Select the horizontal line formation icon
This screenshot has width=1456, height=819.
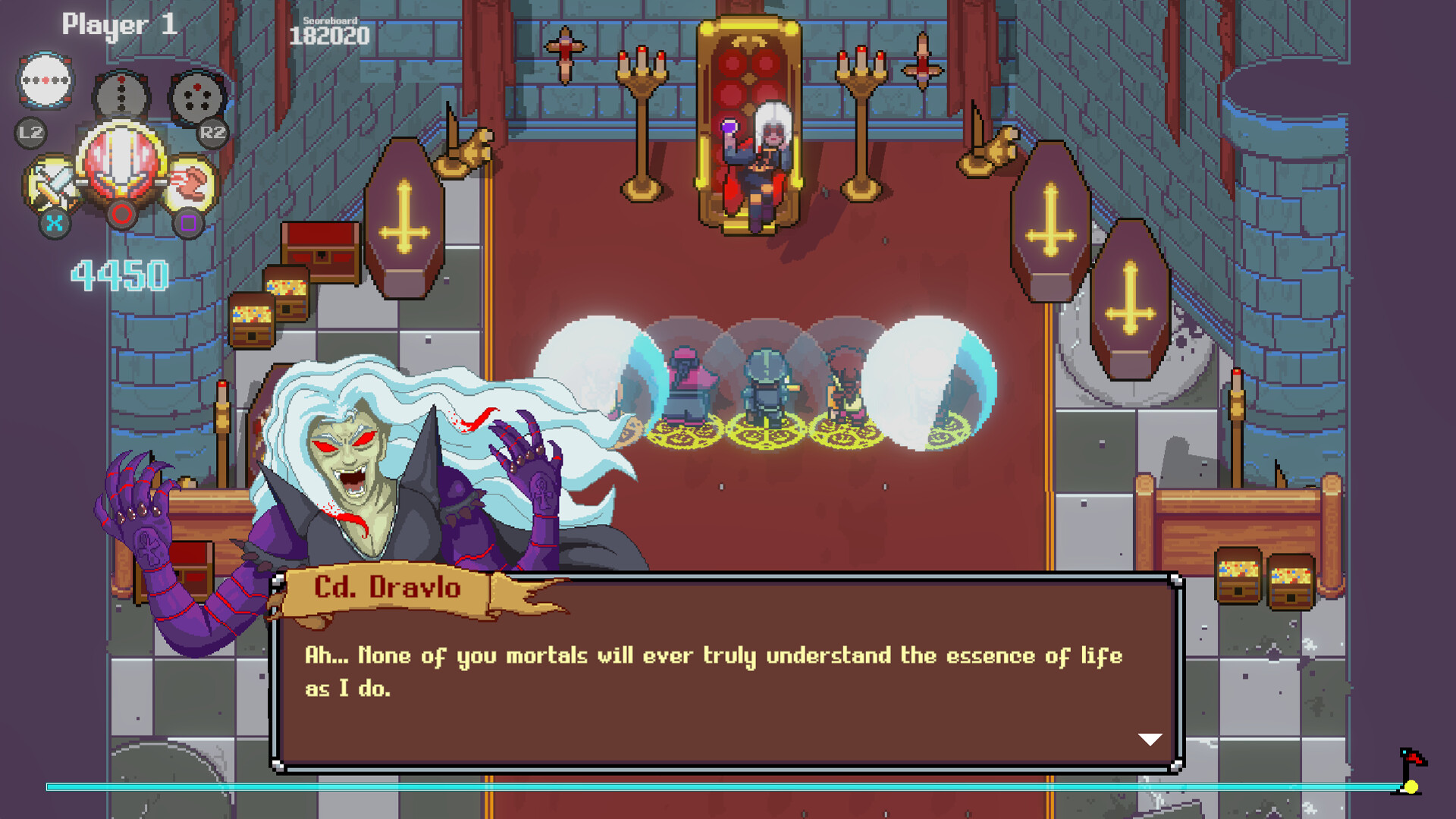point(45,80)
